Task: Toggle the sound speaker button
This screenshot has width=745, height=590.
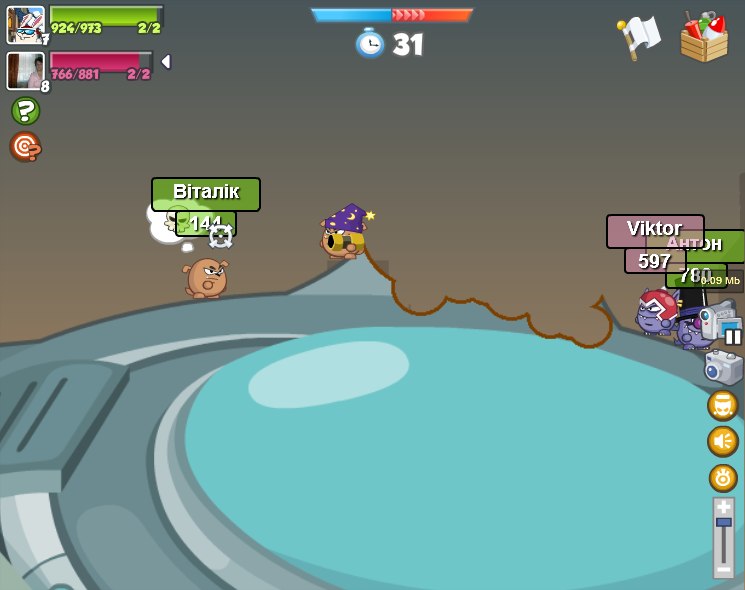Action: coord(722,441)
